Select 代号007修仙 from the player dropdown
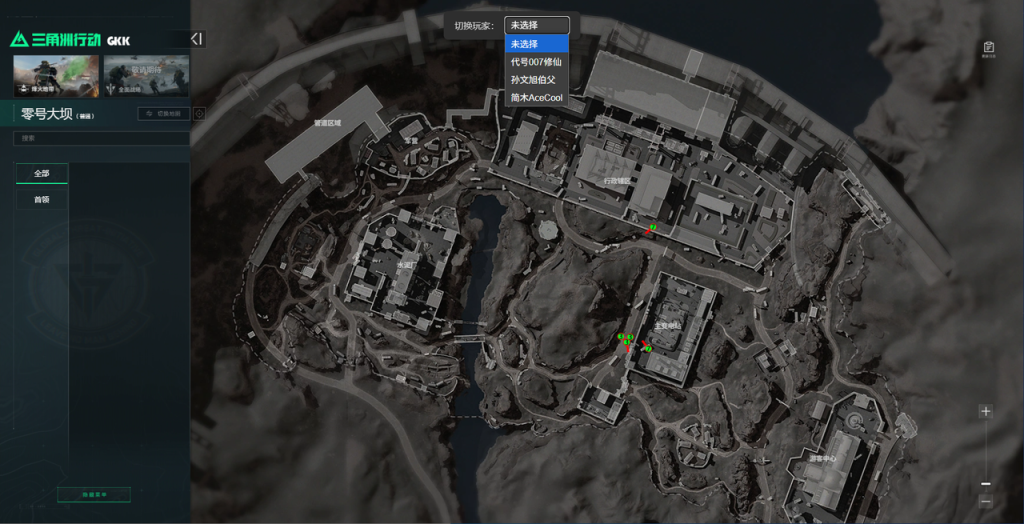1024x524 pixels. (x=538, y=62)
